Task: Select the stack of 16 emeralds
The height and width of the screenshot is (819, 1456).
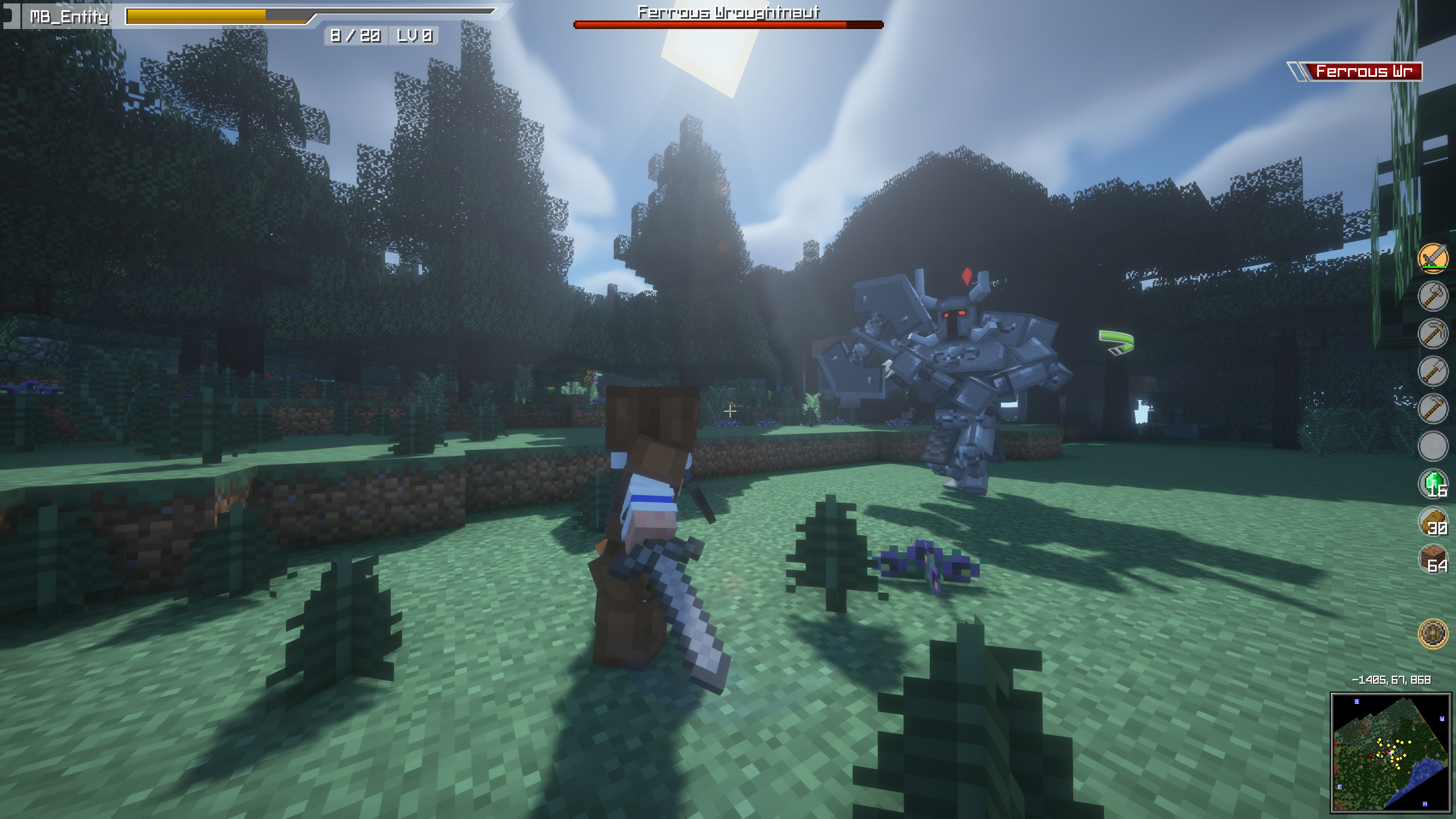Action: coord(1433,483)
